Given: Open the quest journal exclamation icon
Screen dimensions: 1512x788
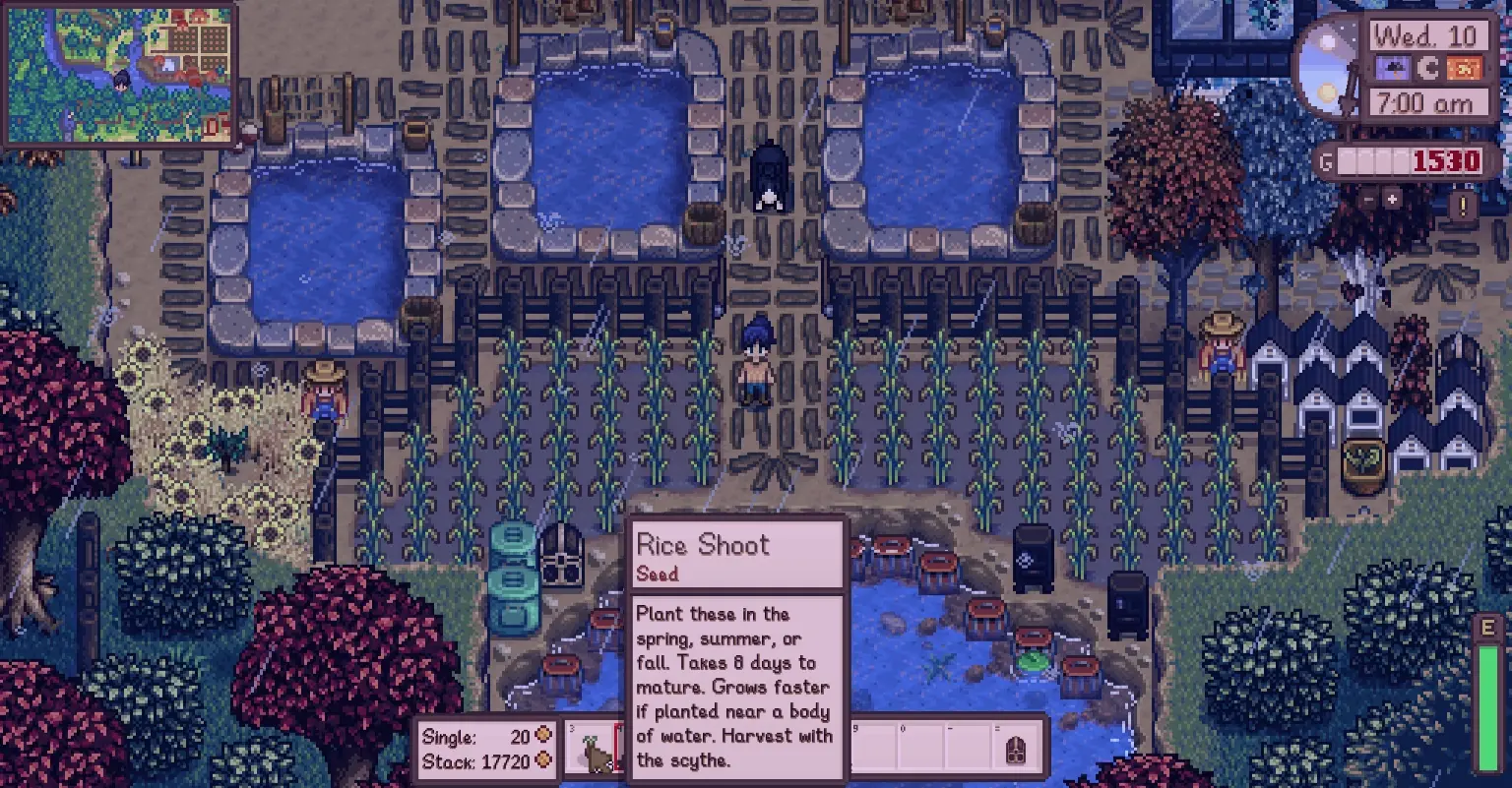Looking at the screenshot, I should 1463,207.
